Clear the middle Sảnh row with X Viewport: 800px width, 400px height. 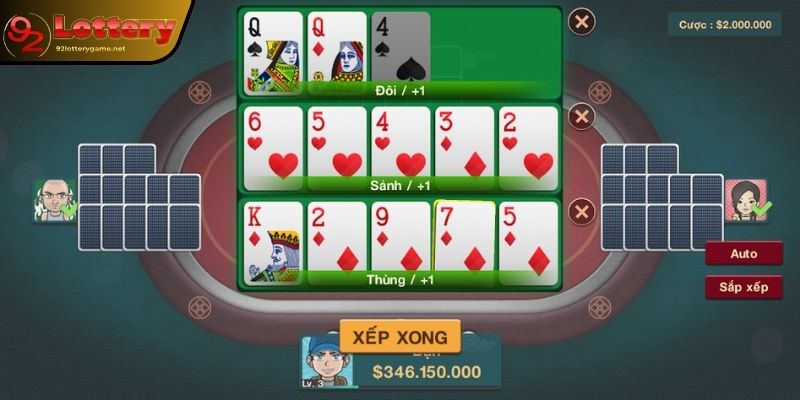(x=582, y=117)
